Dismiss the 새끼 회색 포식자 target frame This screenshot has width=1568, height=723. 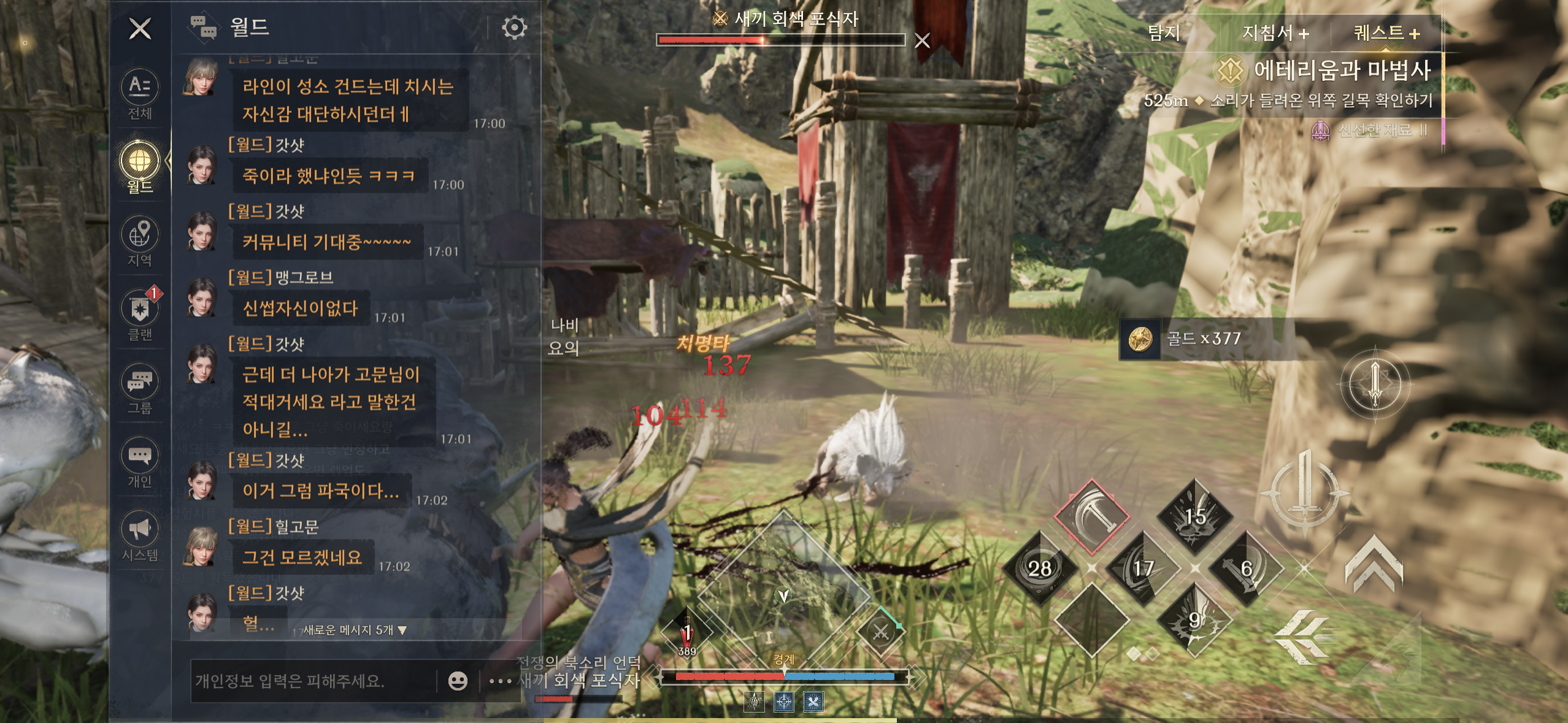pyautogui.click(x=922, y=40)
